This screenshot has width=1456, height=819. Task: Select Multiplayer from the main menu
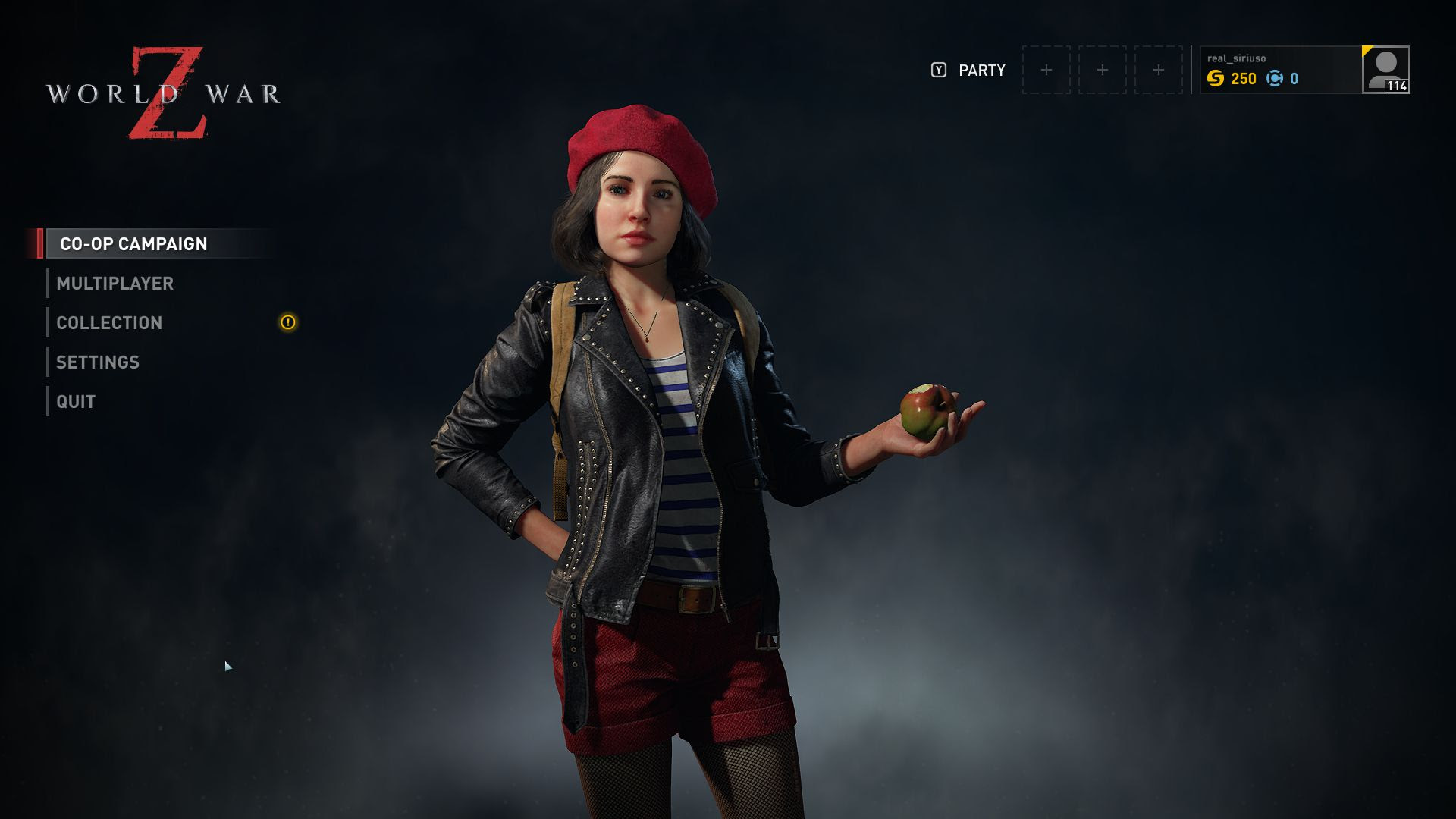click(x=115, y=283)
